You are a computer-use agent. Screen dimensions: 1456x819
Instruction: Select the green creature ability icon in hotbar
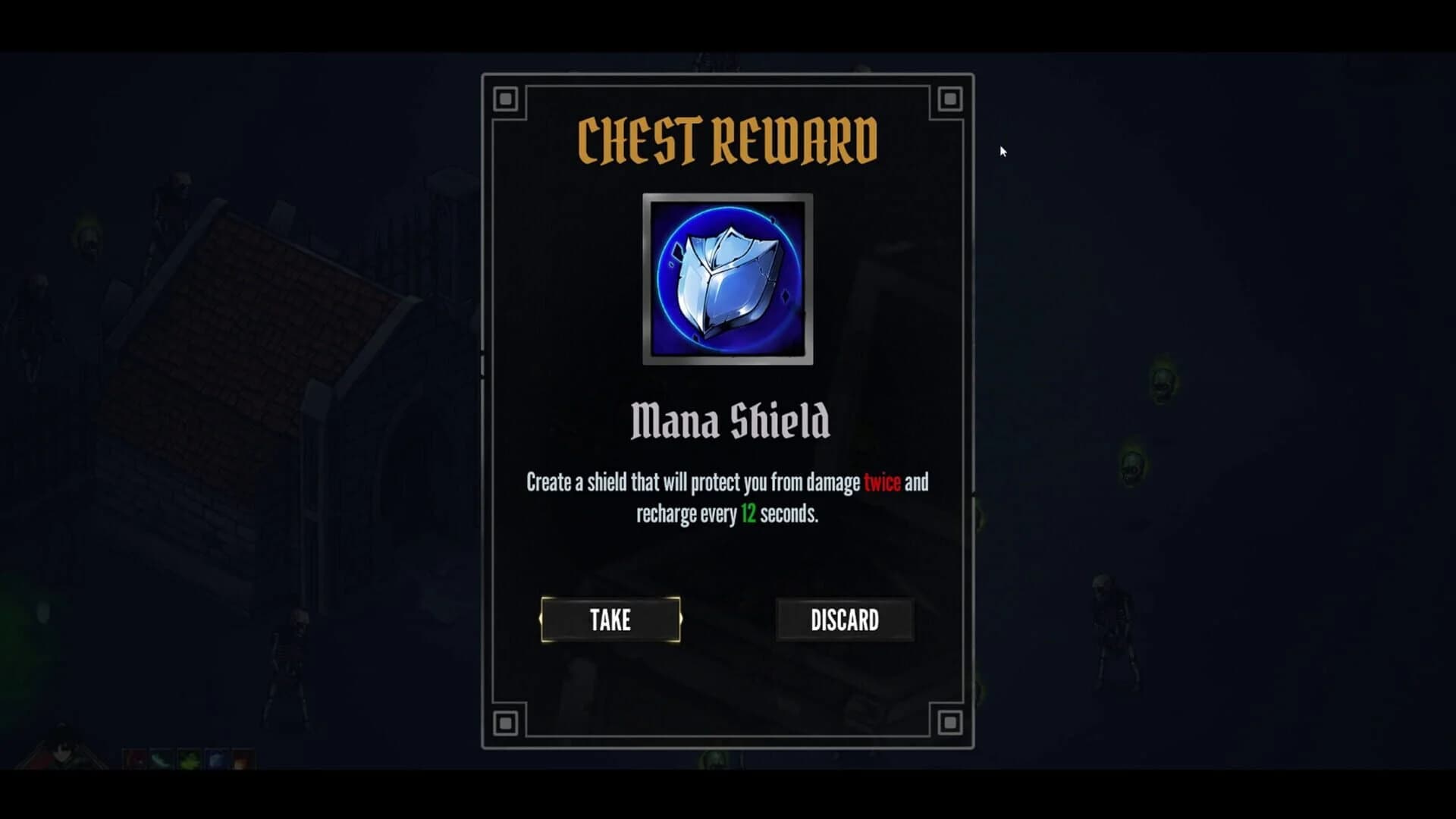coord(190,761)
